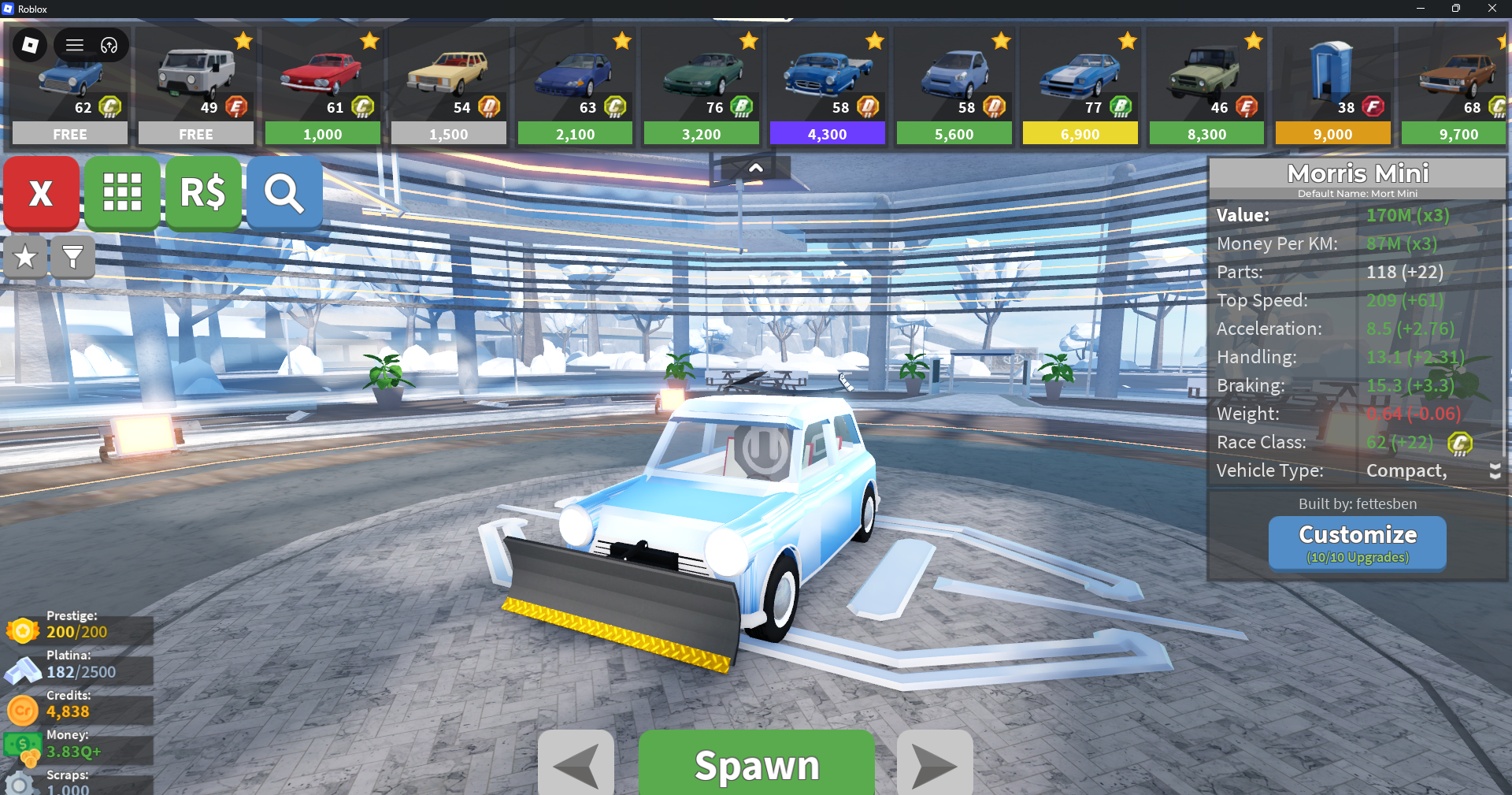
Task: Pick the blue pickup priced 4,300
Action: pyautogui.click(x=827, y=87)
